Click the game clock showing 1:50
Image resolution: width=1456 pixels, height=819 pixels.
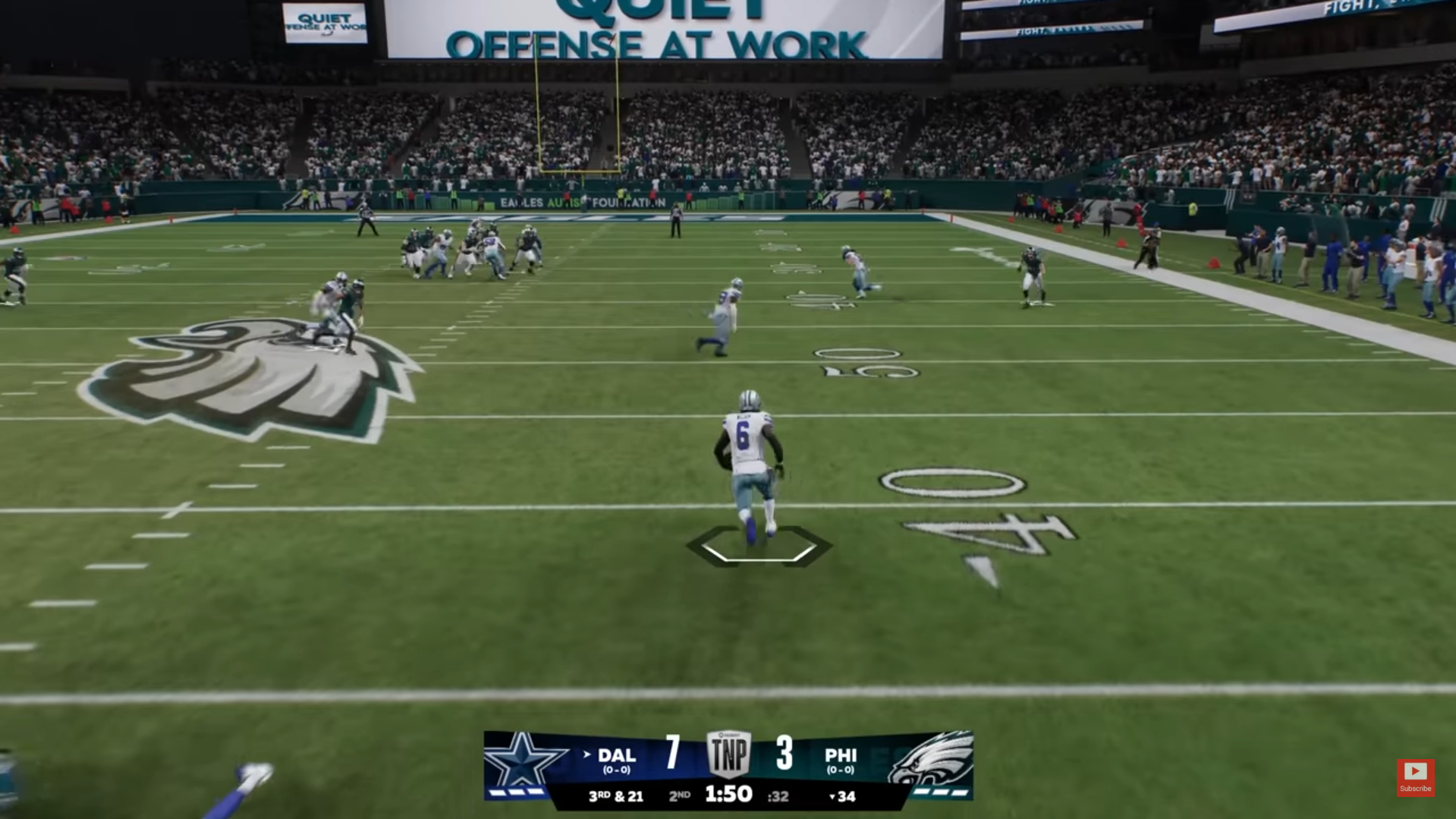point(729,795)
